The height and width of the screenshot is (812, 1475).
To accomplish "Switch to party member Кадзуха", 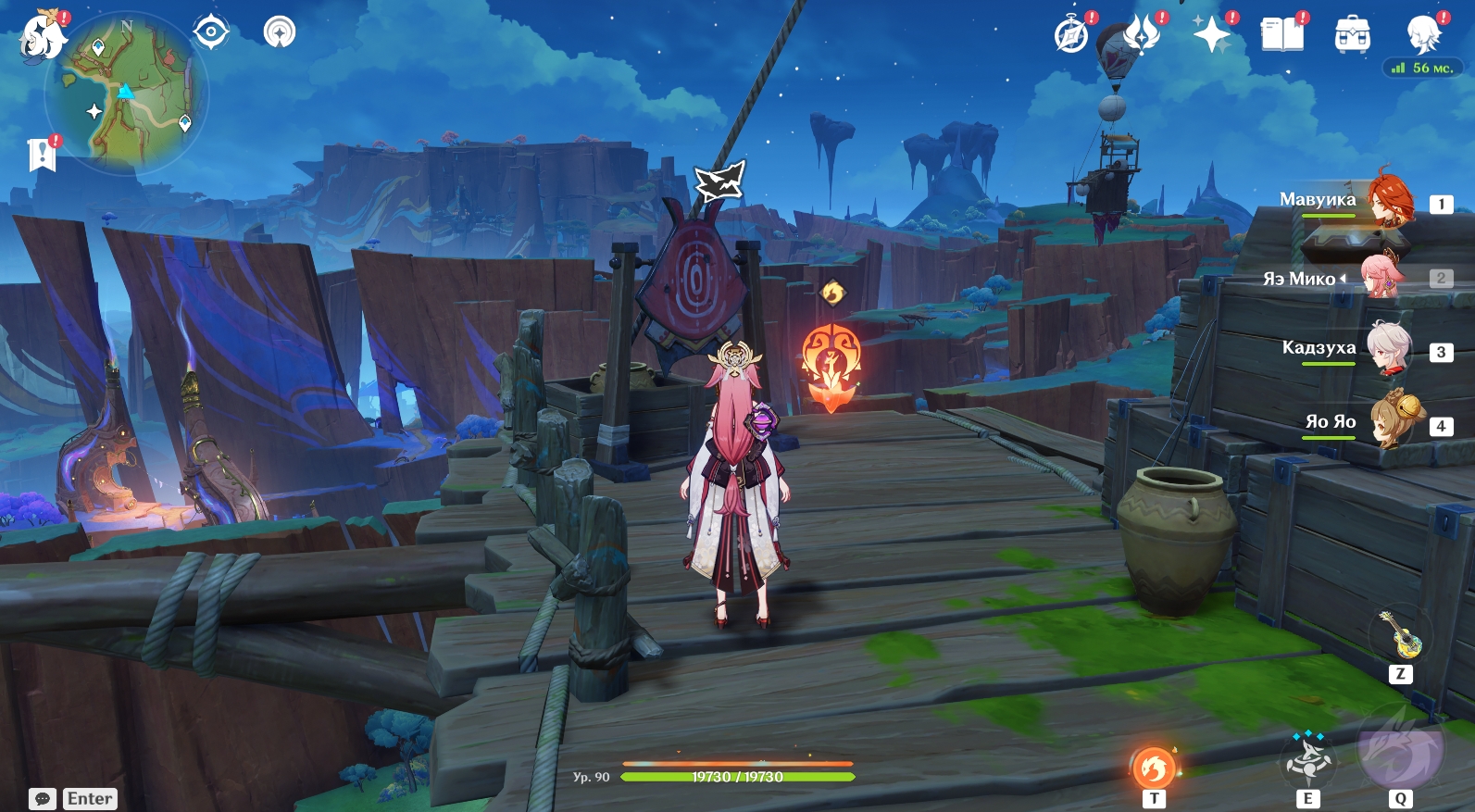I will pos(1389,350).
